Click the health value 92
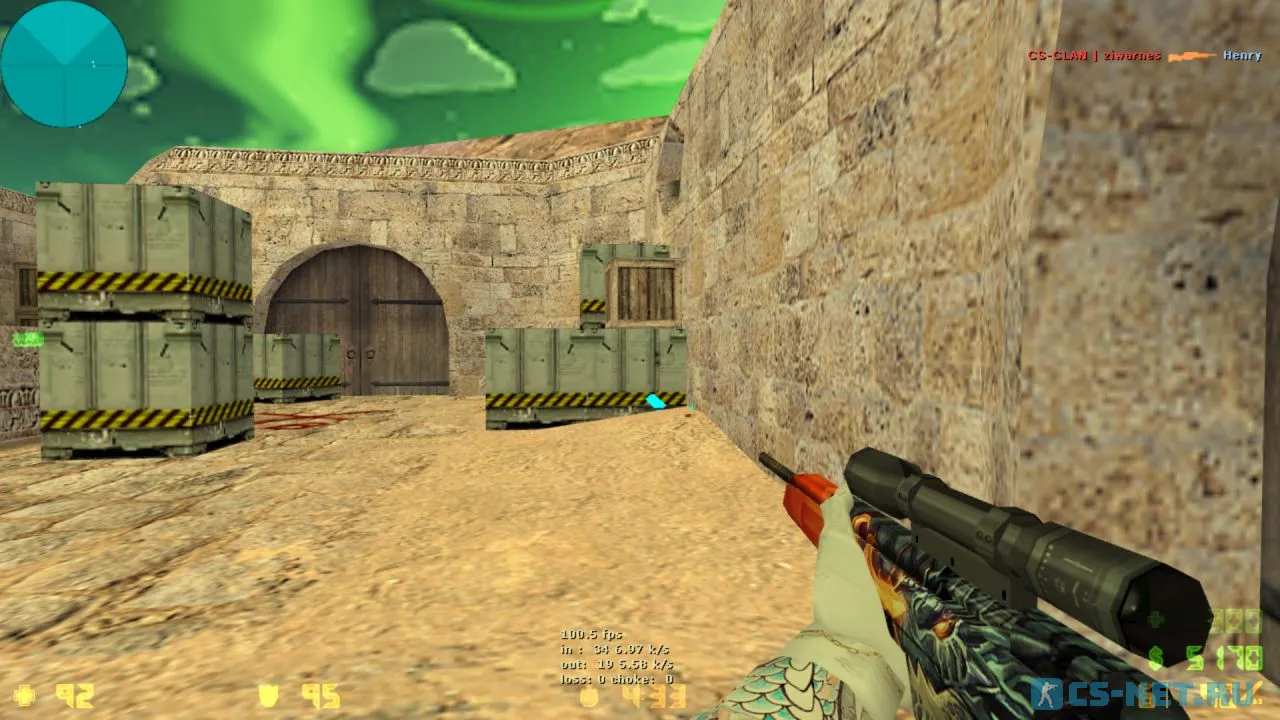 click(74, 694)
